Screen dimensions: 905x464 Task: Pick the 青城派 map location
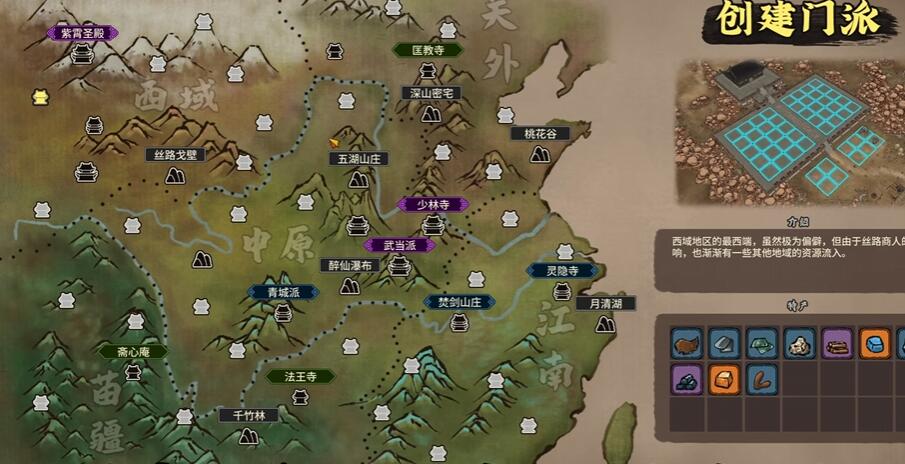pyautogui.click(x=283, y=293)
